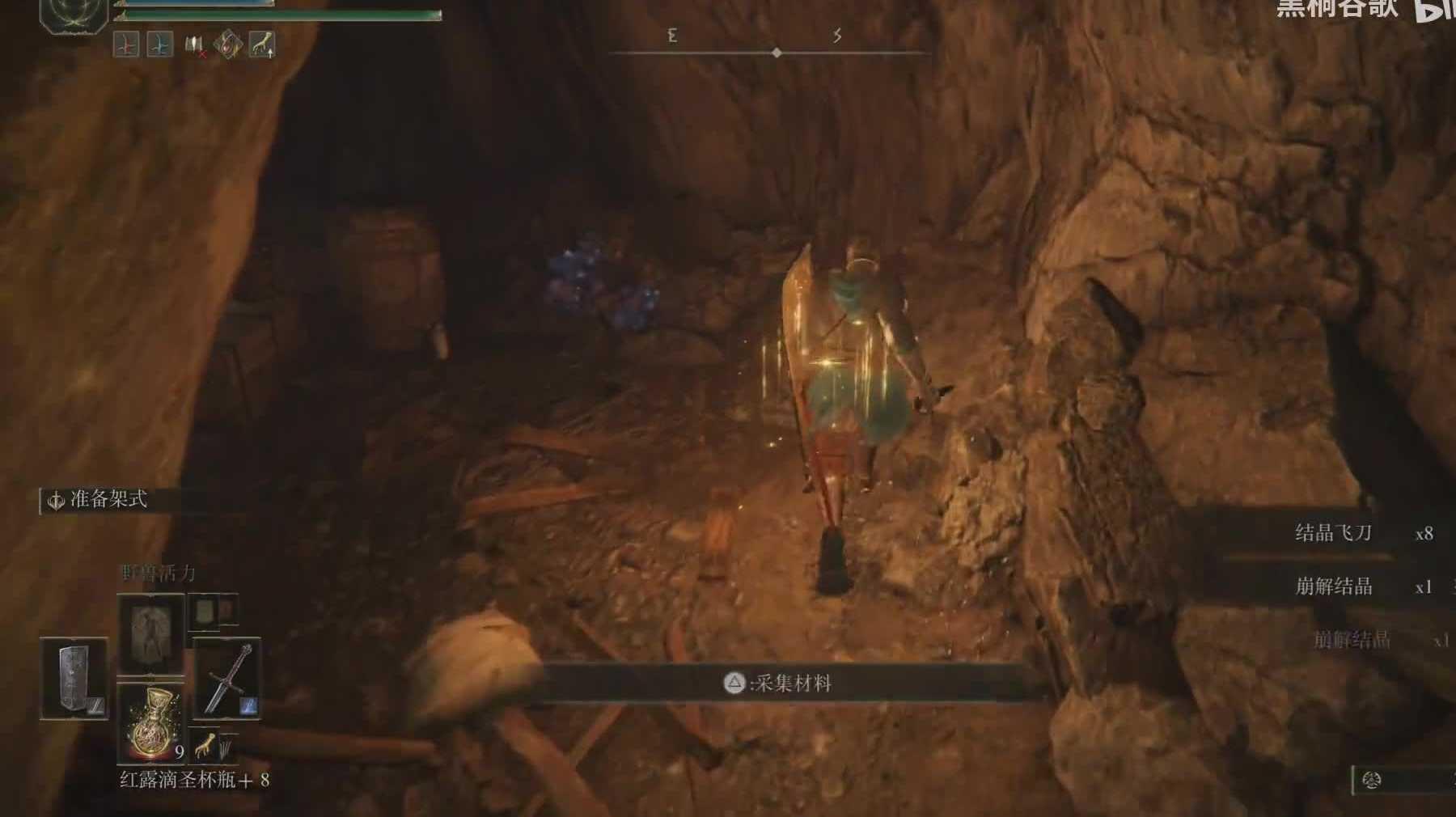Screen dimensions: 1456x817
Task: Select the diamond-shaped status effect icon
Action: tap(227, 44)
